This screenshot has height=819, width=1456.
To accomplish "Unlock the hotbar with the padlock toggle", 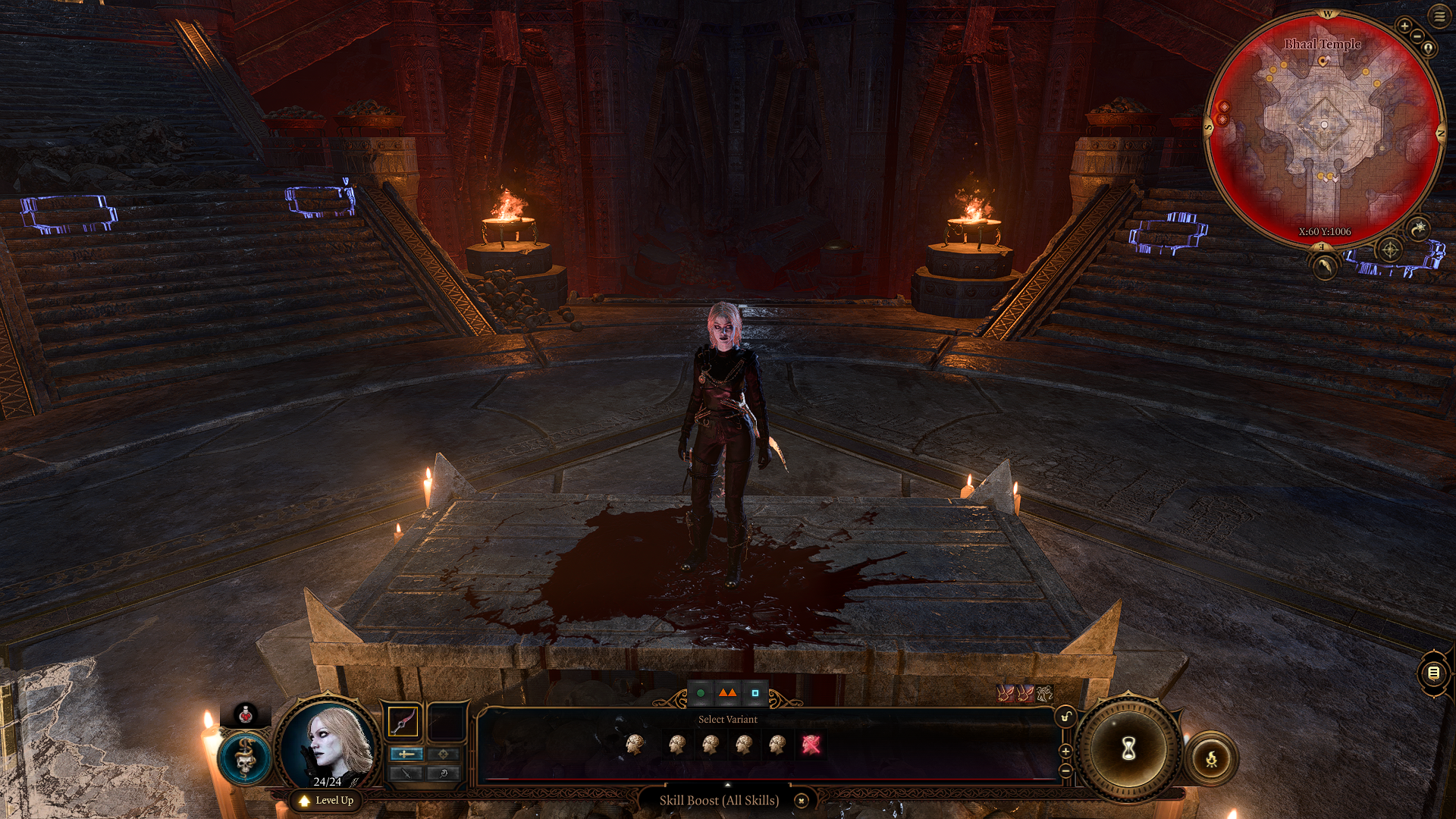I will [x=1065, y=717].
